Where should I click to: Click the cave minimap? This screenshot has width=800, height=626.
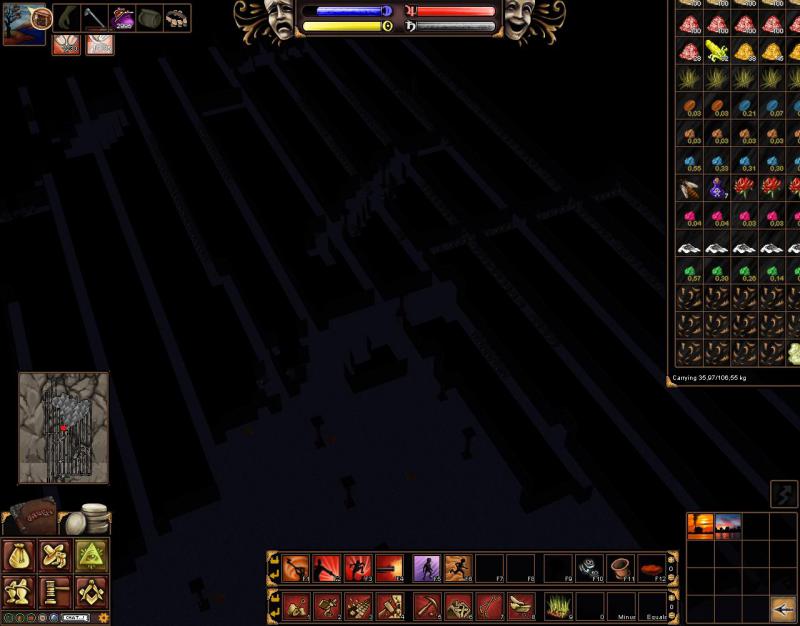point(63,428)
